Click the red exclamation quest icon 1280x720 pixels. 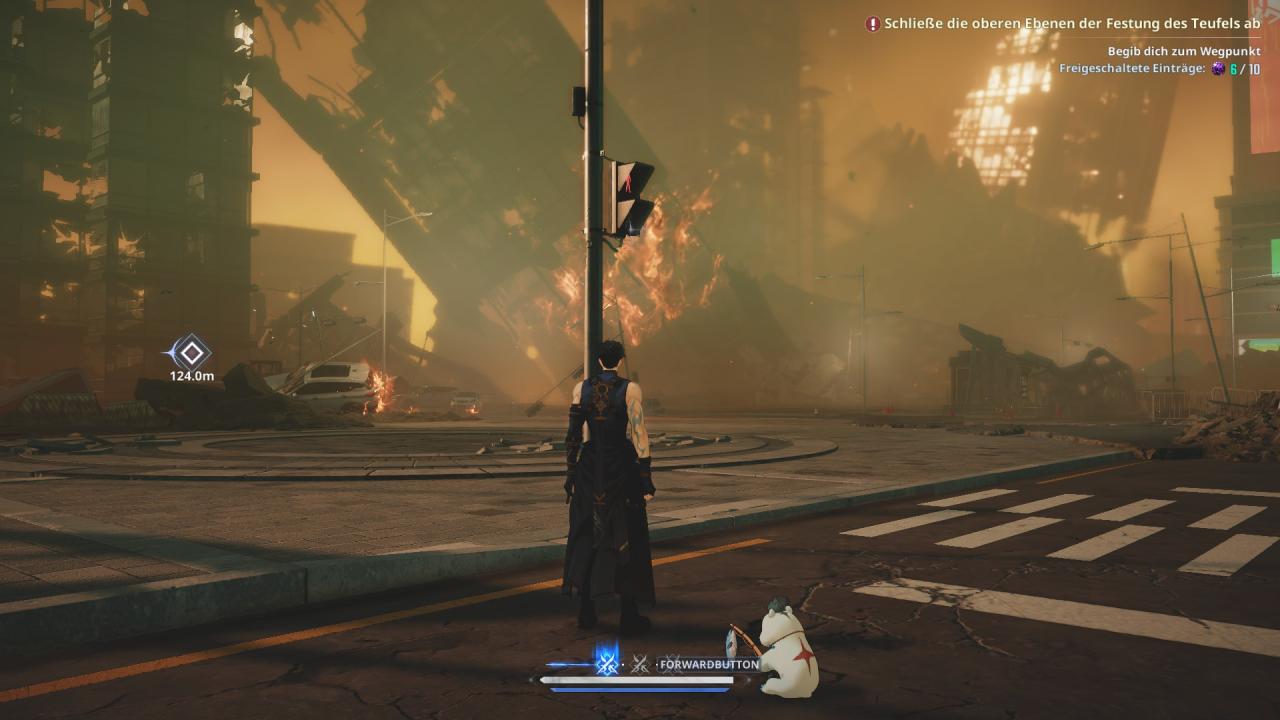click(873, 23)
